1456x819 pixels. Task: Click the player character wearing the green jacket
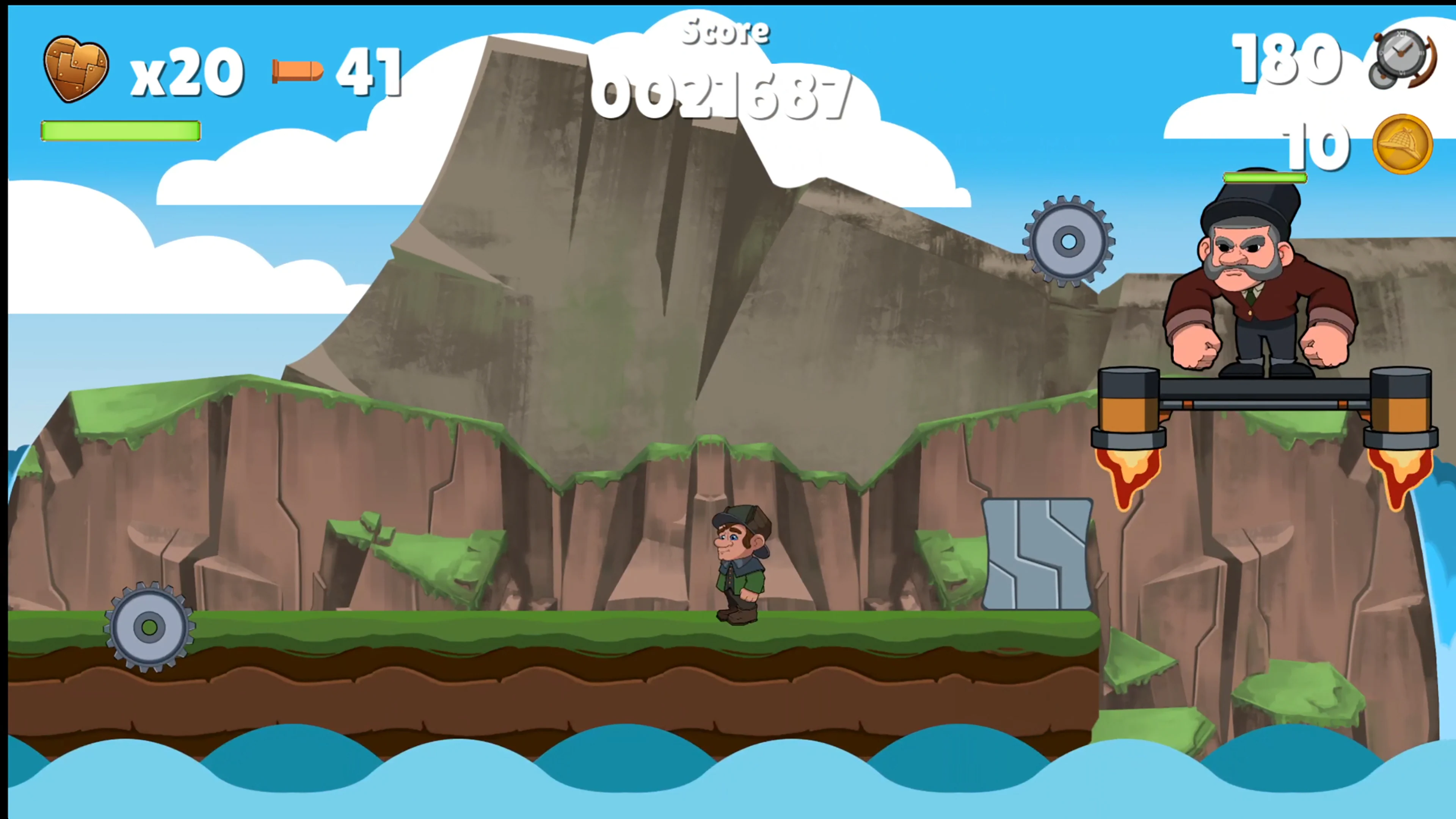click(741, 565)
